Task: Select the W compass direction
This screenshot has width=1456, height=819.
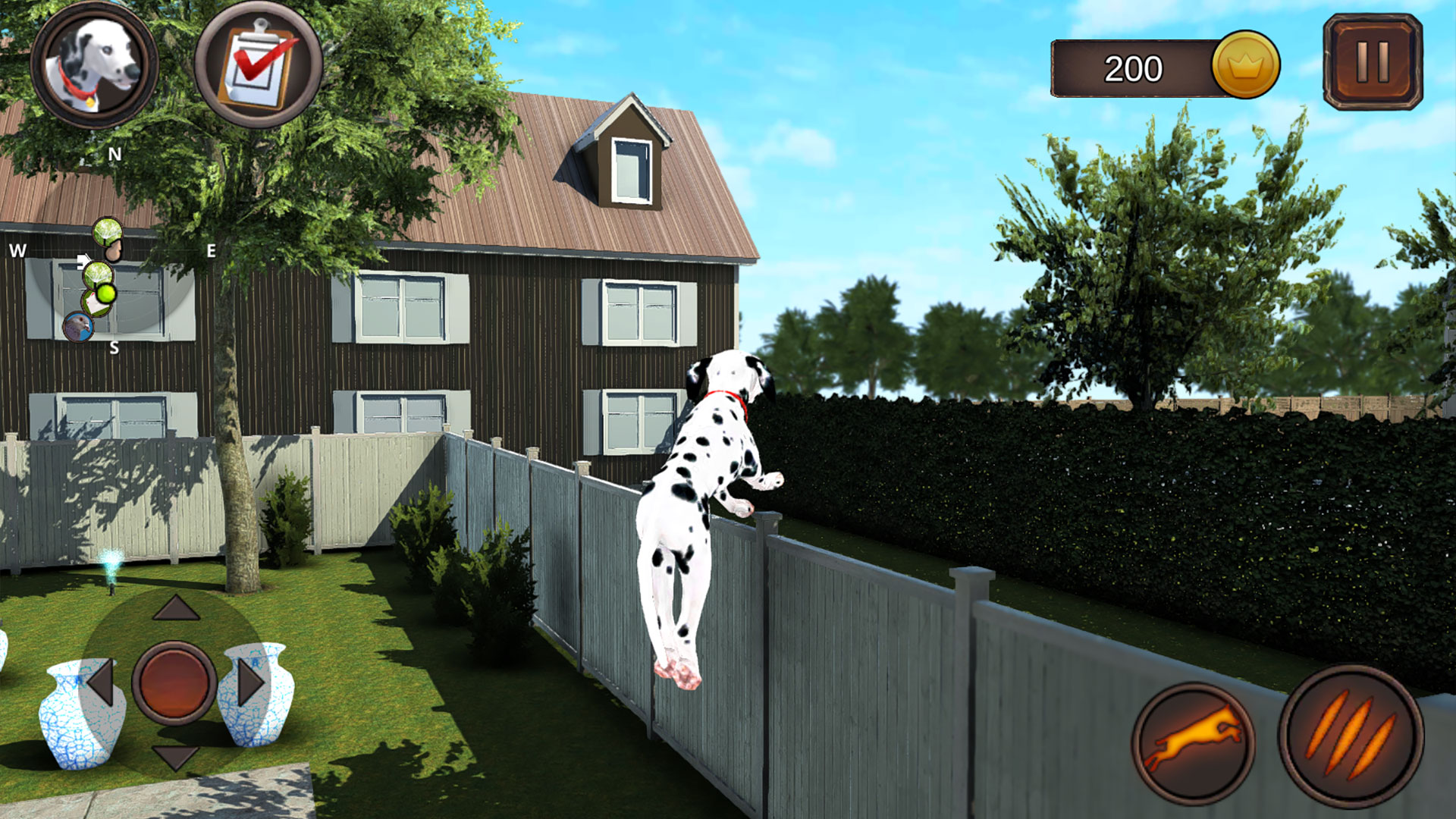Action: point(18,249)
